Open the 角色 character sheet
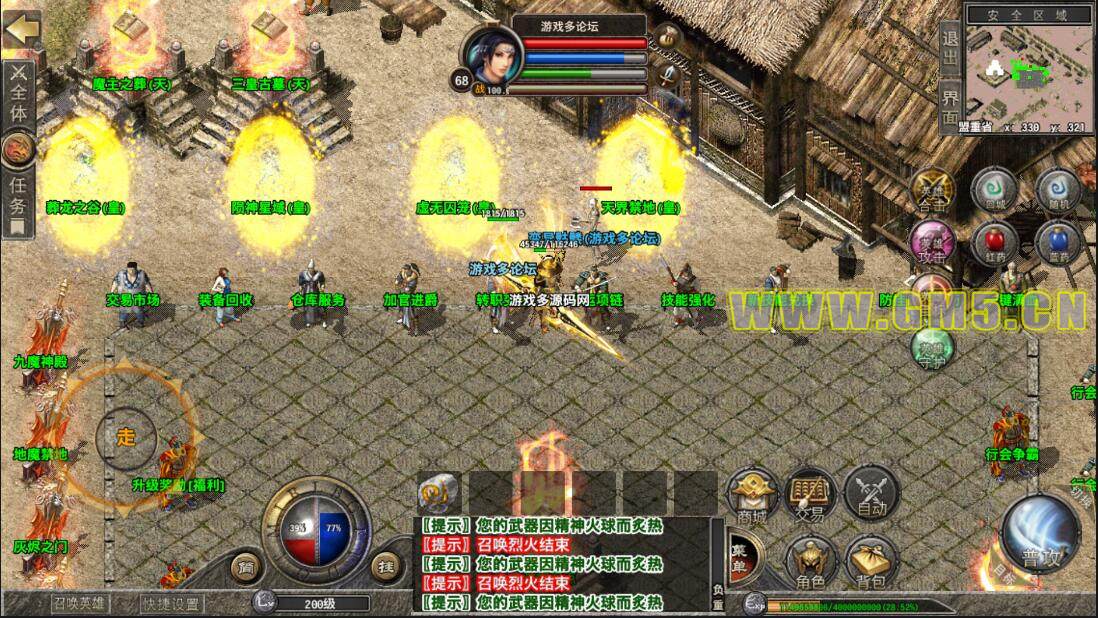Viewport: 1098px width, 618px height. 810,562
